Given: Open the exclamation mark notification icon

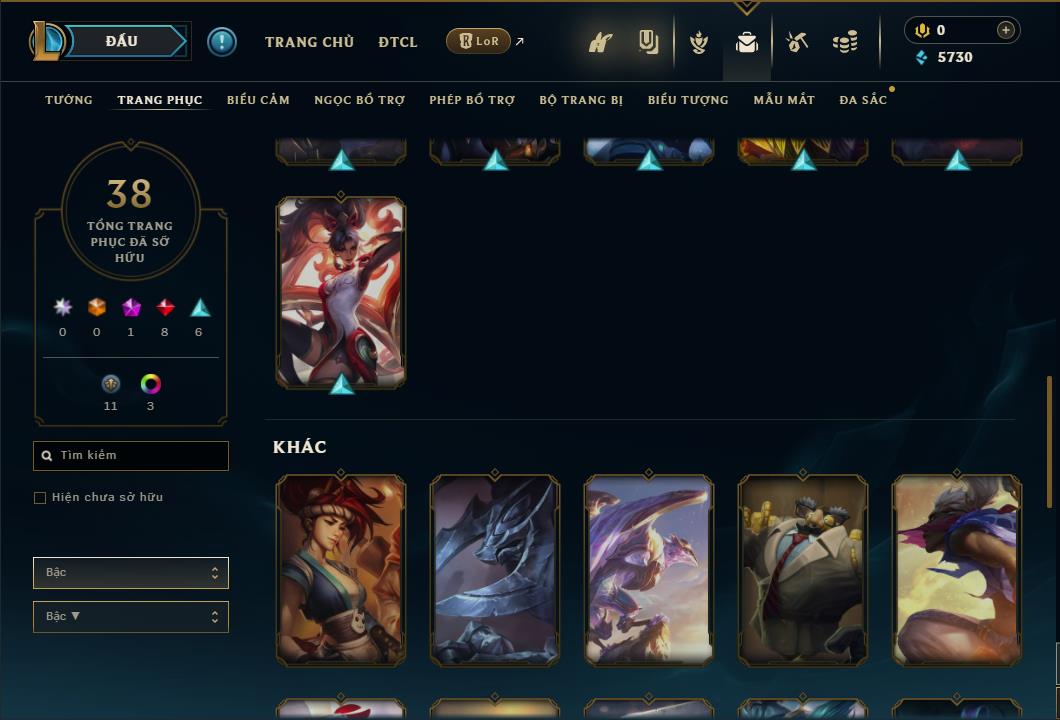Looking at the screenshot, I should point(222,42).
